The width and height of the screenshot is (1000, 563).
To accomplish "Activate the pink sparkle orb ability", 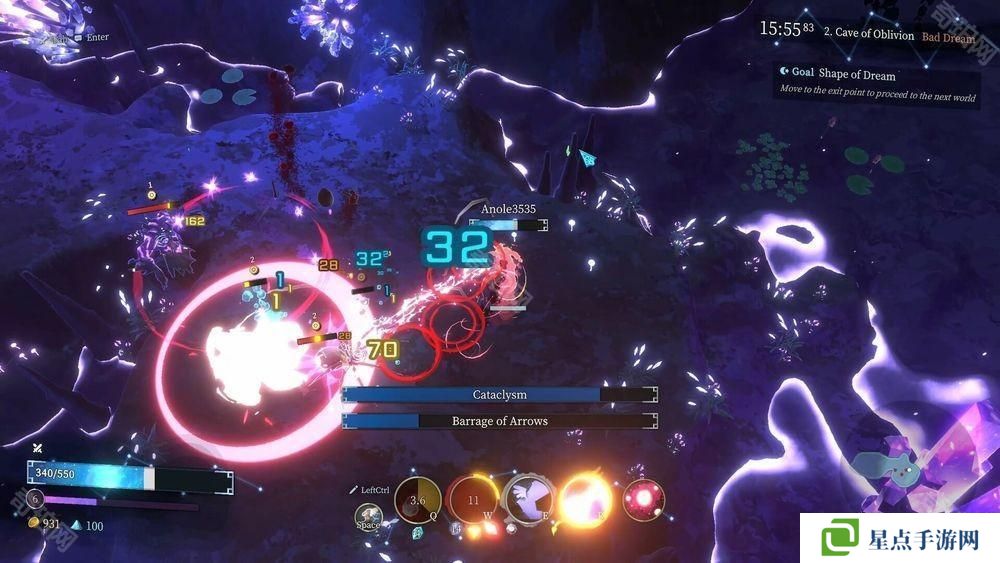I will coord(643,499).
